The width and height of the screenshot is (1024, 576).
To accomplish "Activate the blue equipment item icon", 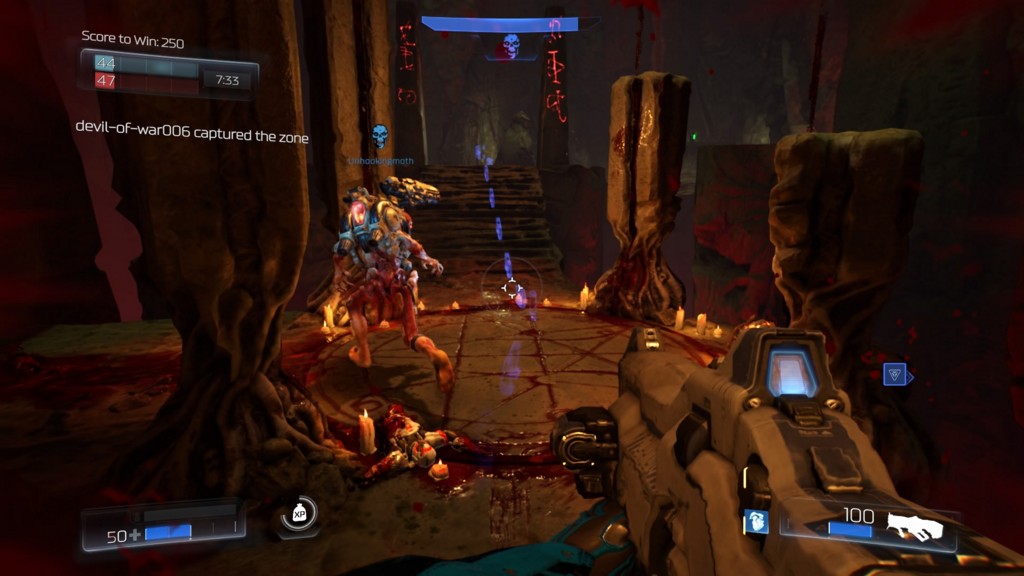I will pos(756,521).
